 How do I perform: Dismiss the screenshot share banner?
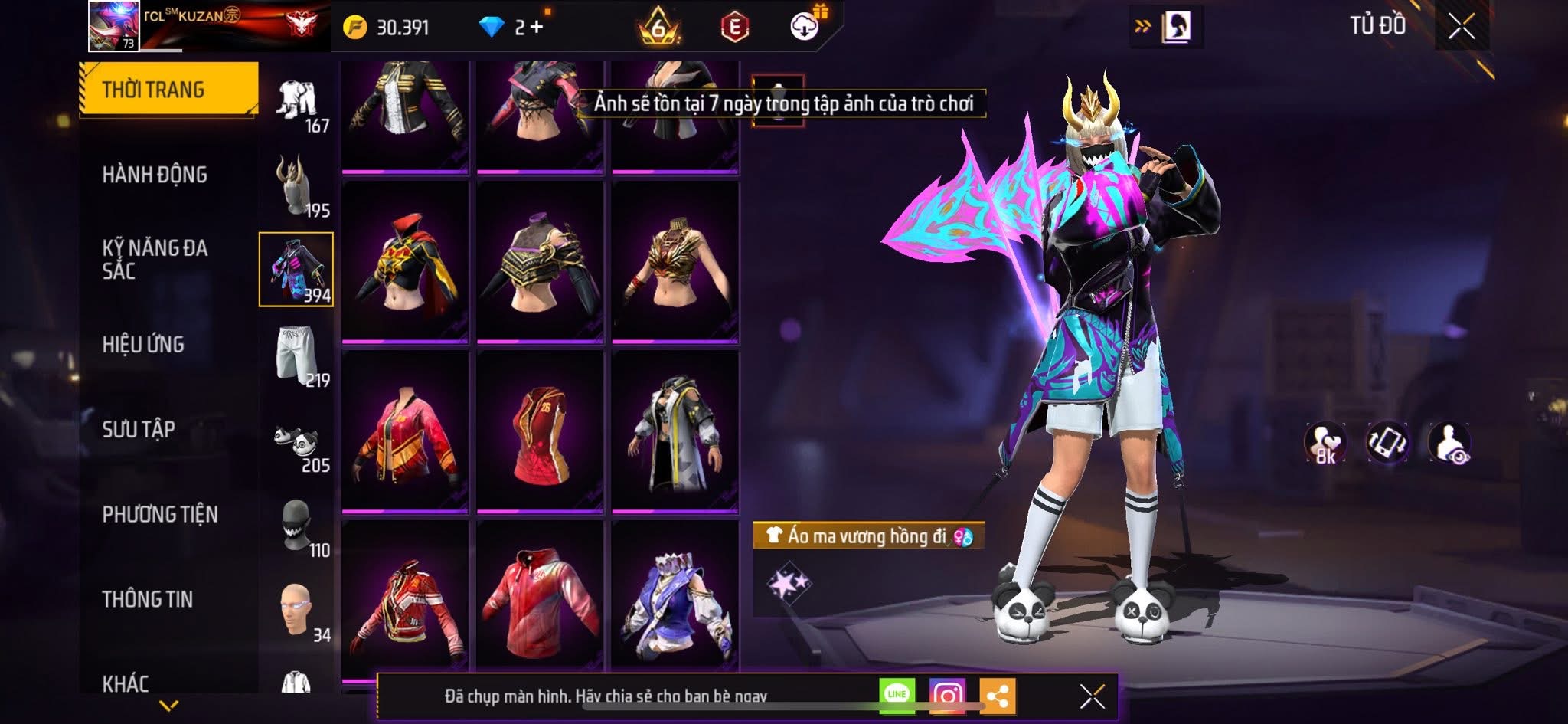tap(1092, 696)
